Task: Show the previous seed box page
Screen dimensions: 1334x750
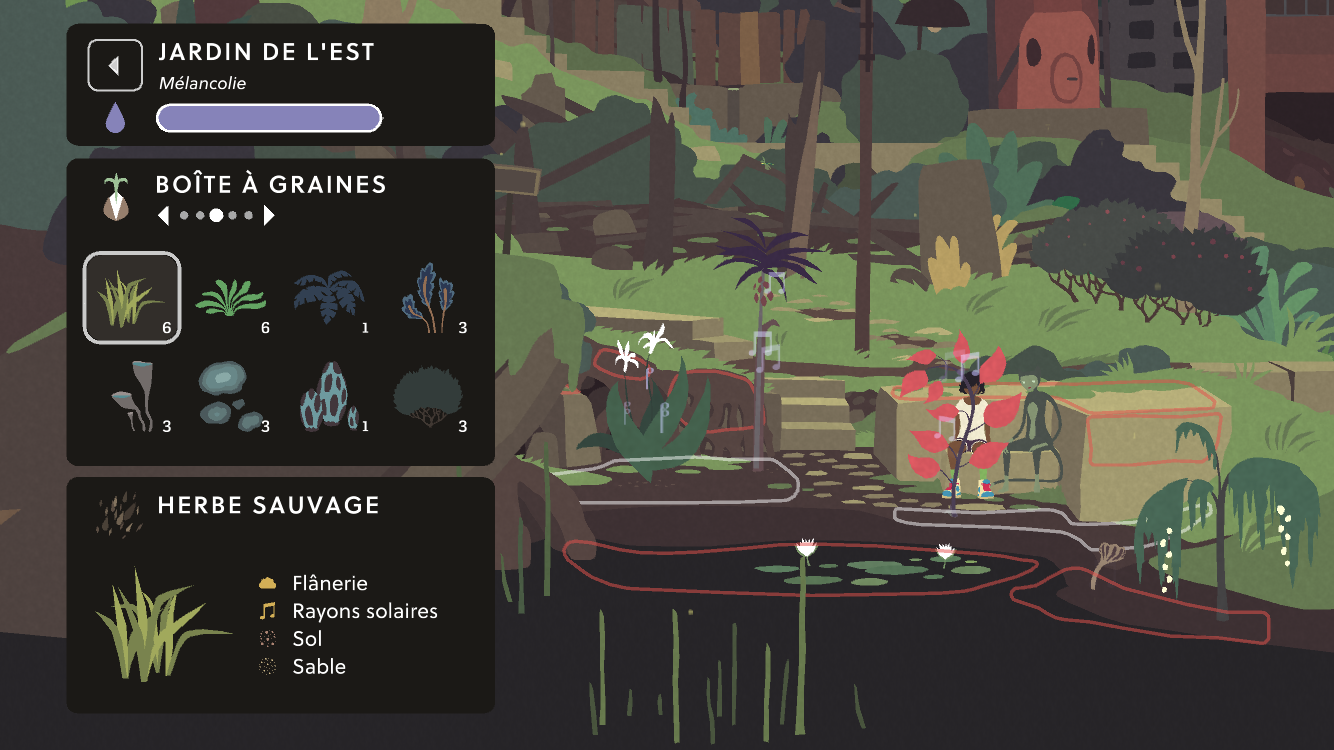Action: 164,215
